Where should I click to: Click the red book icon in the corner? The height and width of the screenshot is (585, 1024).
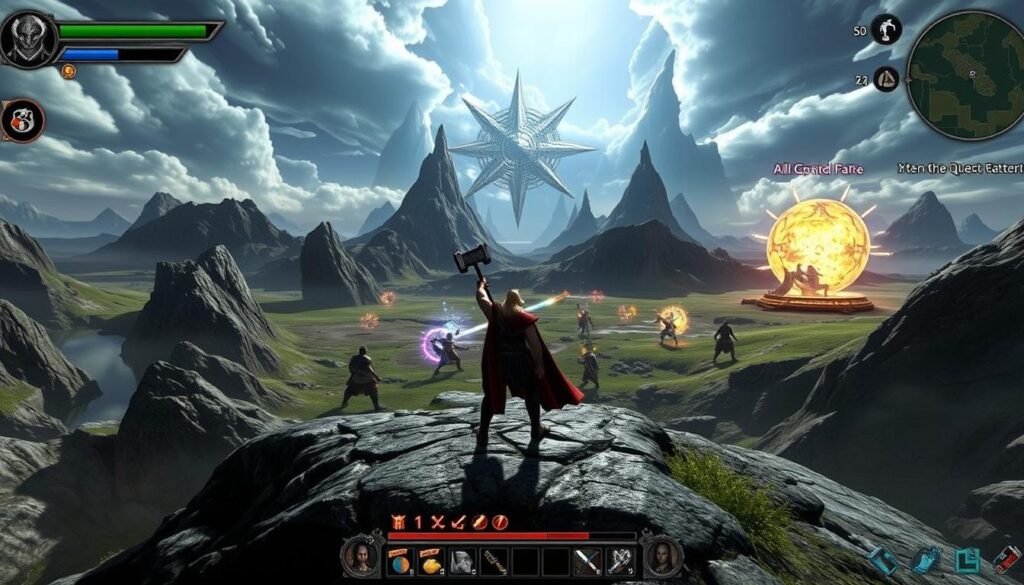[x=1005, y=560]
